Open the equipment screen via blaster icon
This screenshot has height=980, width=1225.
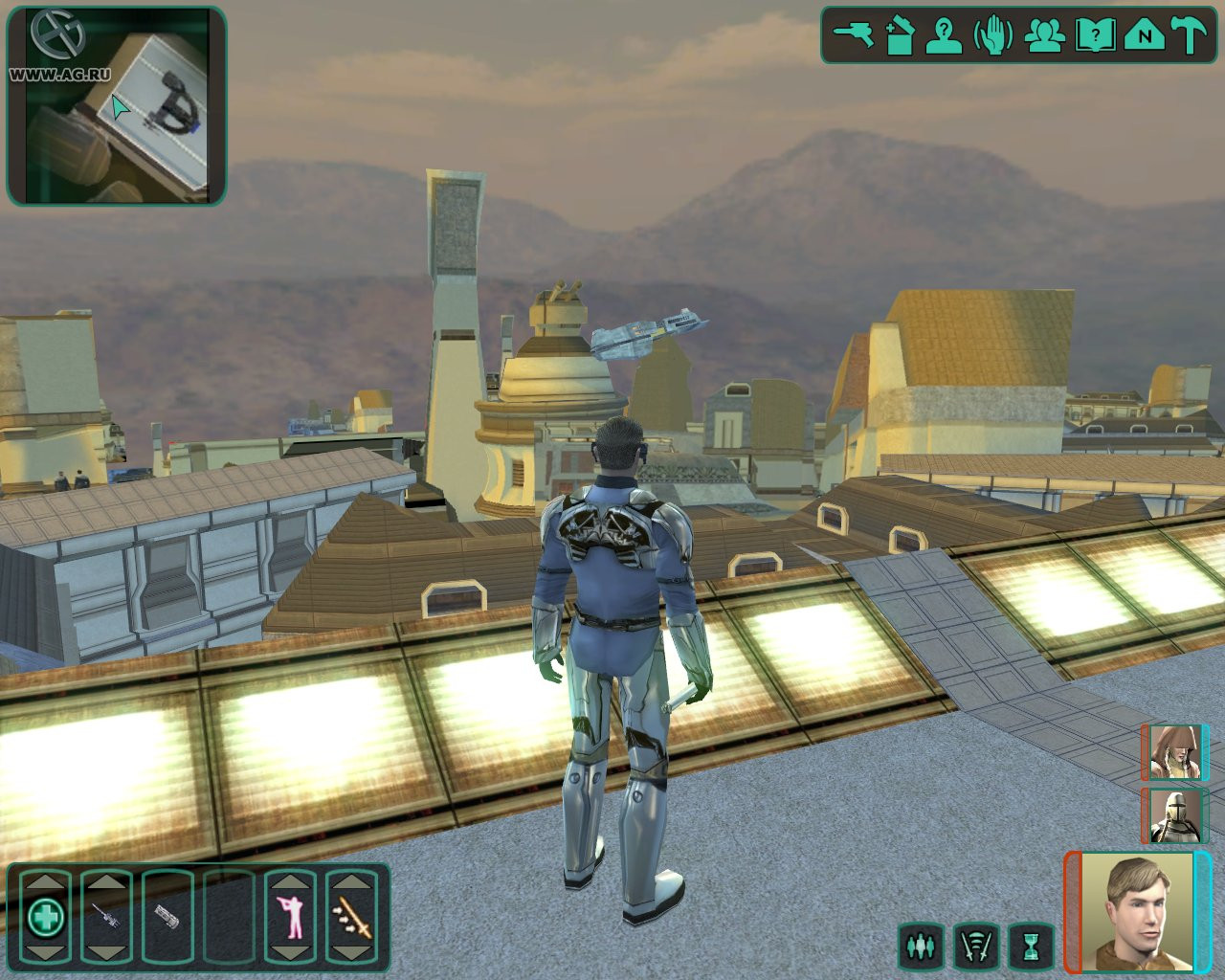(853, 36)
